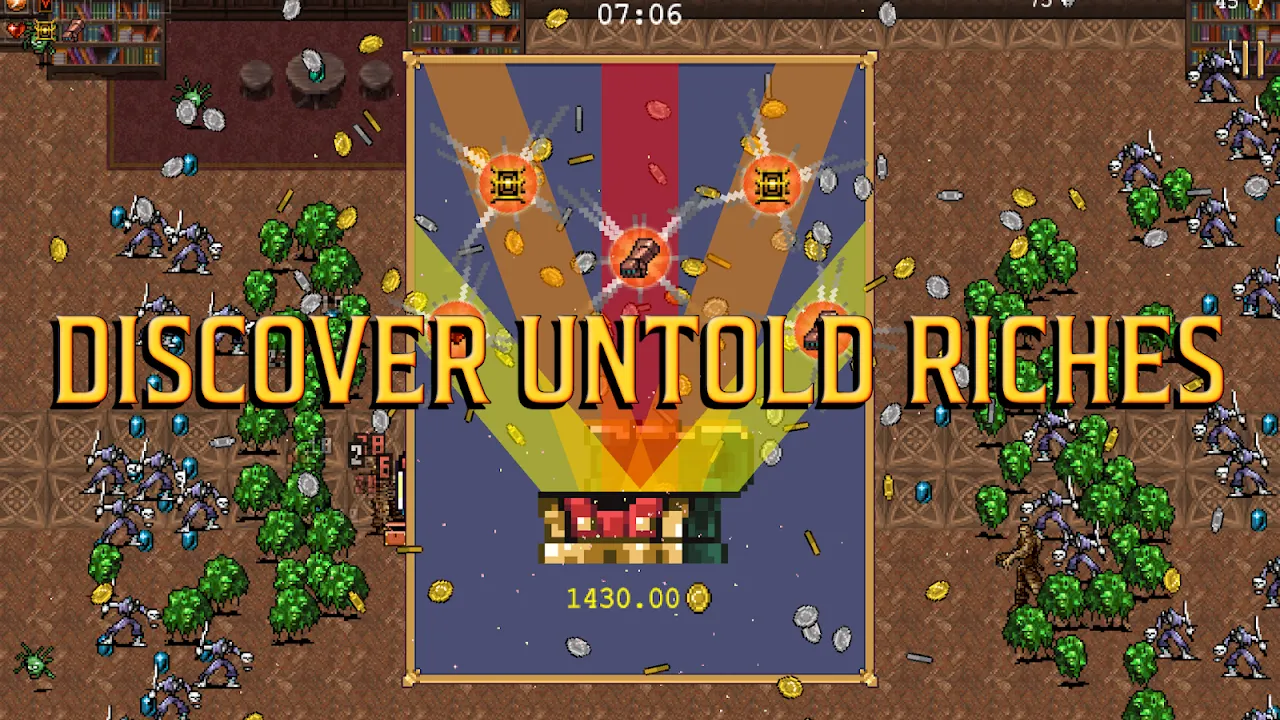
Task: Click the orange potion flask icon top-left
Action: [x=14, y=4]
